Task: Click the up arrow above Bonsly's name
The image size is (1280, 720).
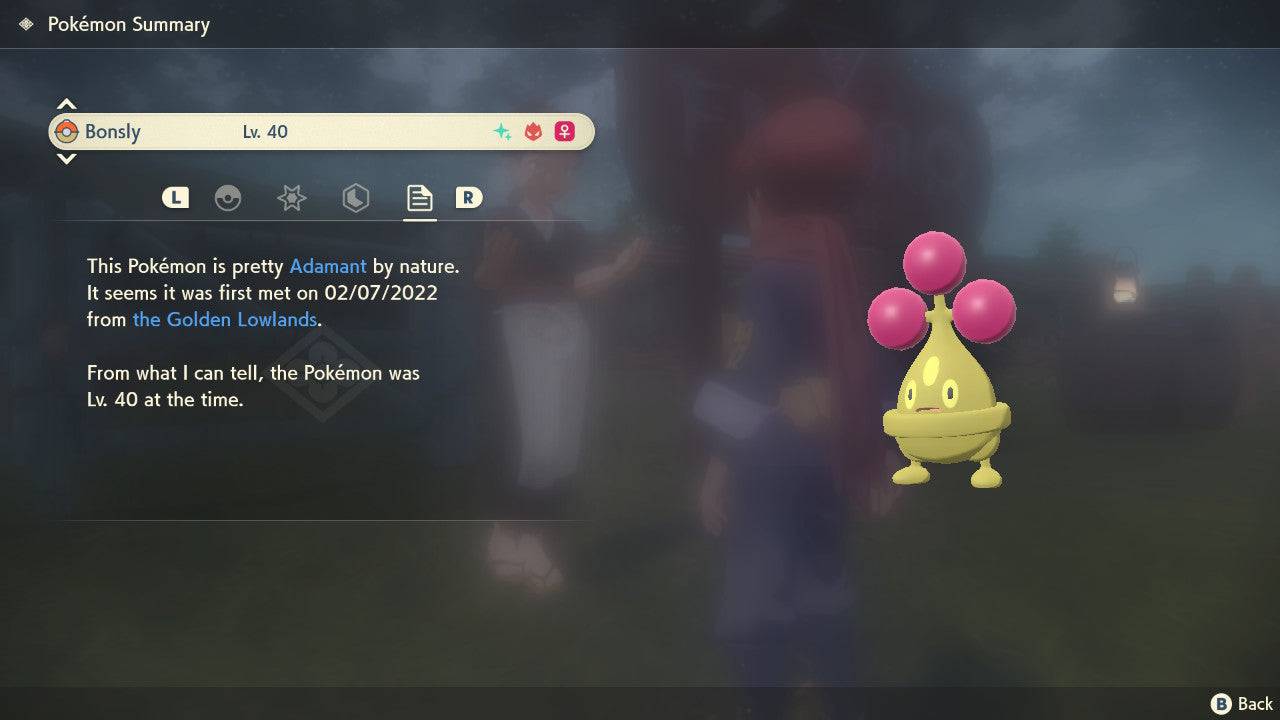Action: pyautogui.click(x=66, y=103)
